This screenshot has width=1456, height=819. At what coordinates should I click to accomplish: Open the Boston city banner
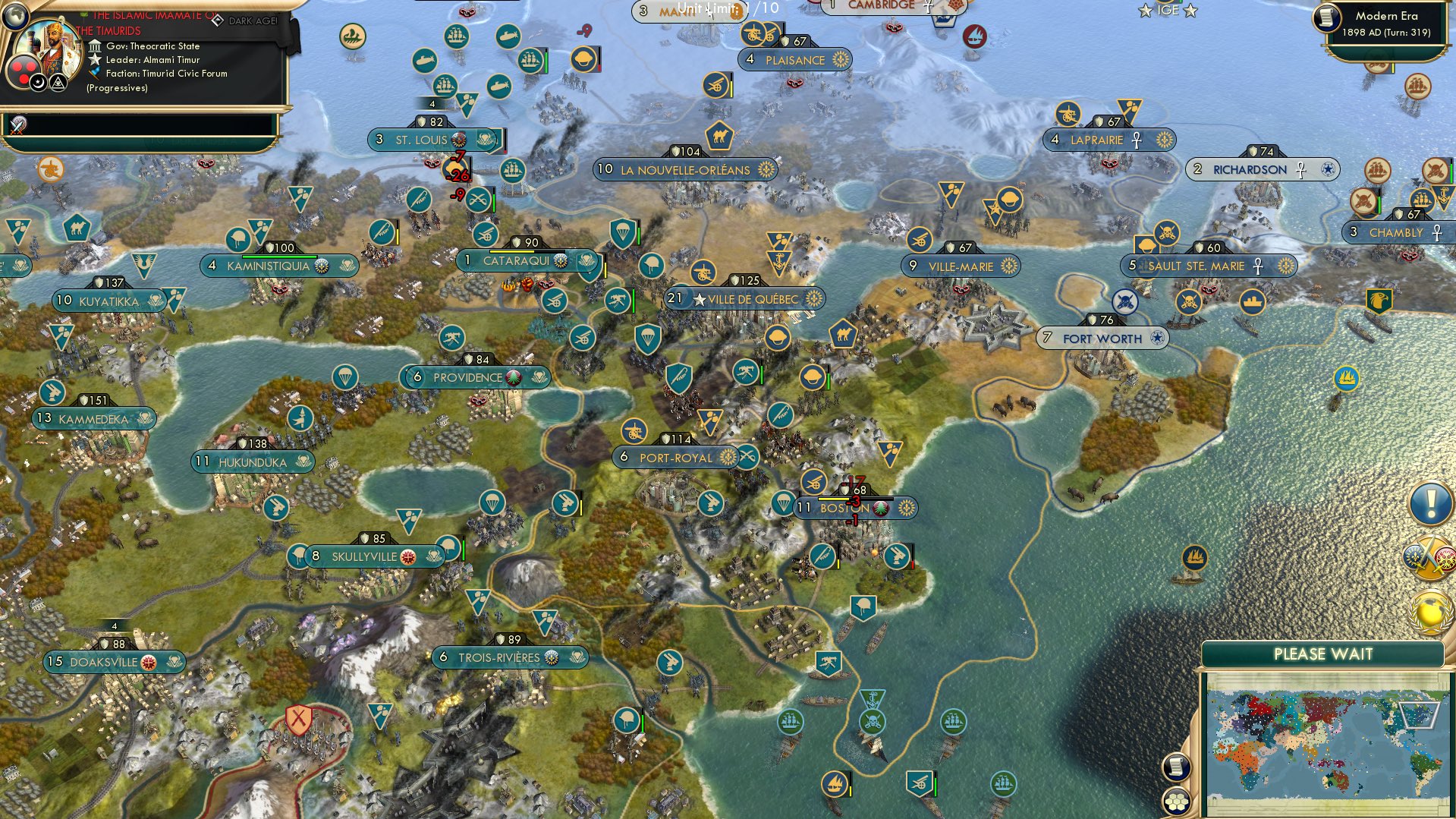point(844,508)
